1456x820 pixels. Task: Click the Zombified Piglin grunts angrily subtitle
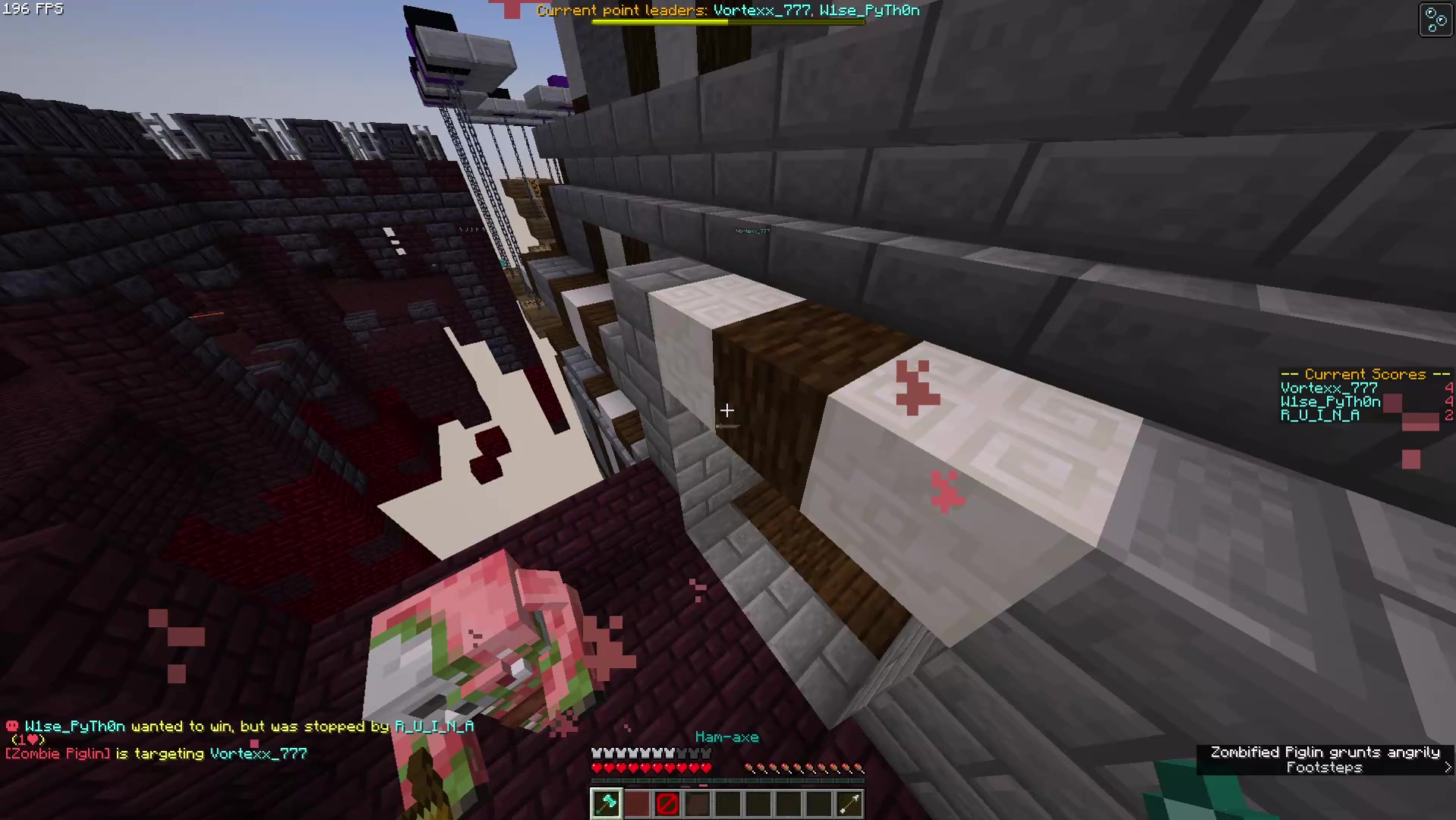tap(1325, 752)
